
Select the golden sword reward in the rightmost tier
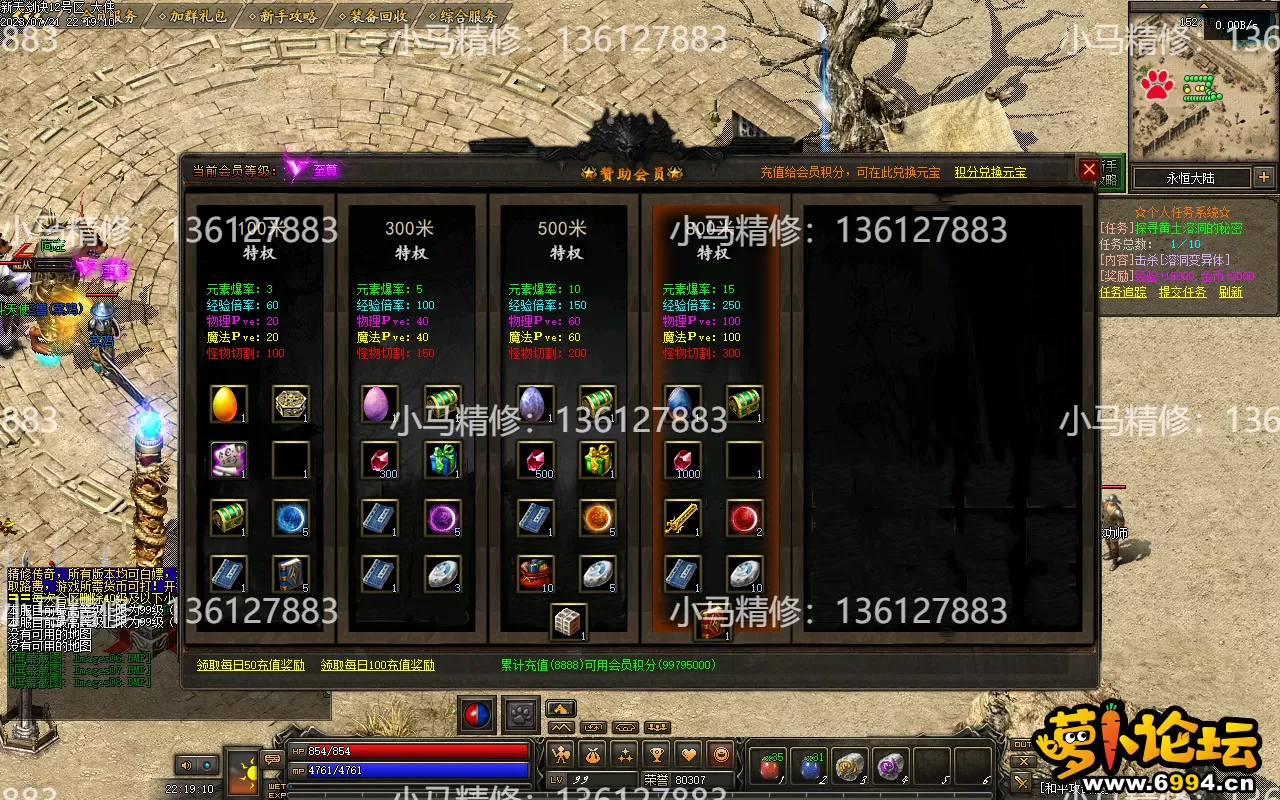tap(683, 518)
